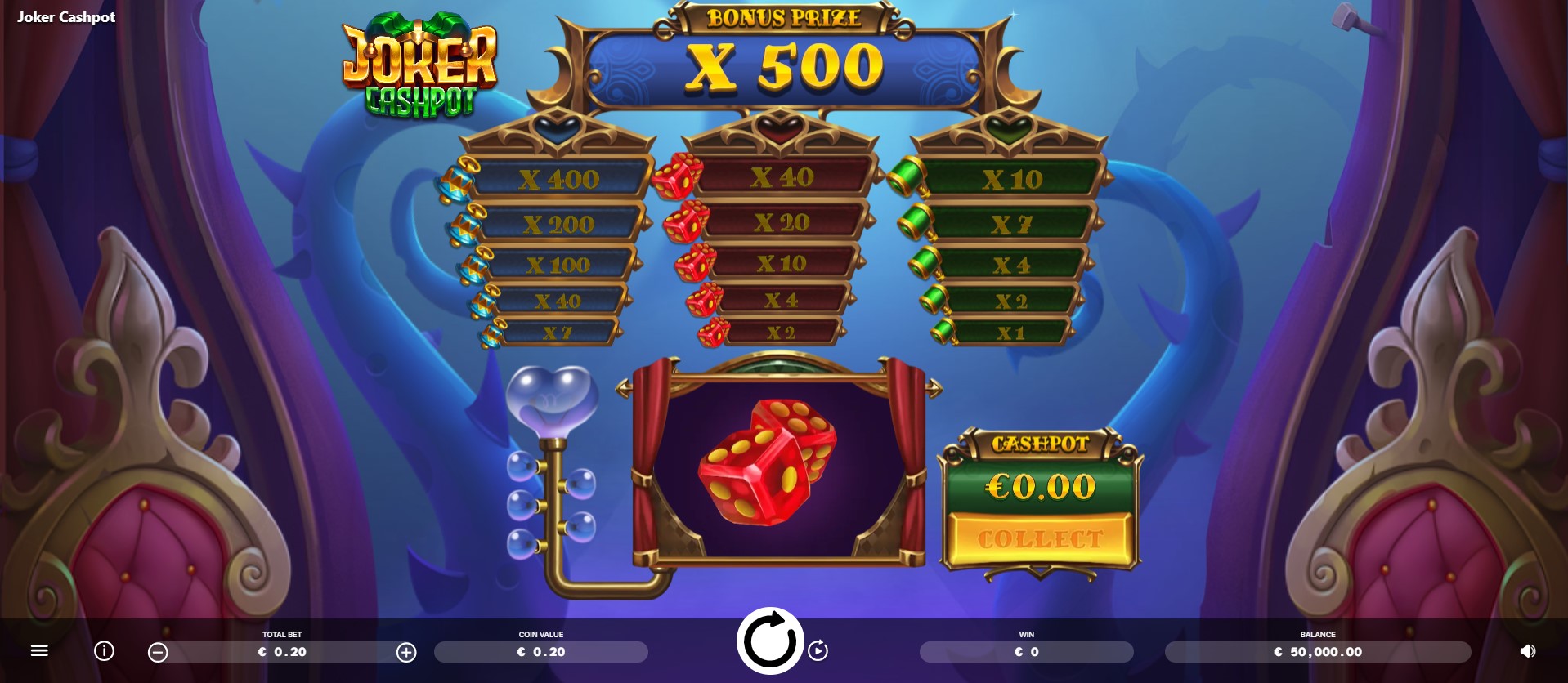
Task: Open the game menu
Action: click(x=38, y=651)
